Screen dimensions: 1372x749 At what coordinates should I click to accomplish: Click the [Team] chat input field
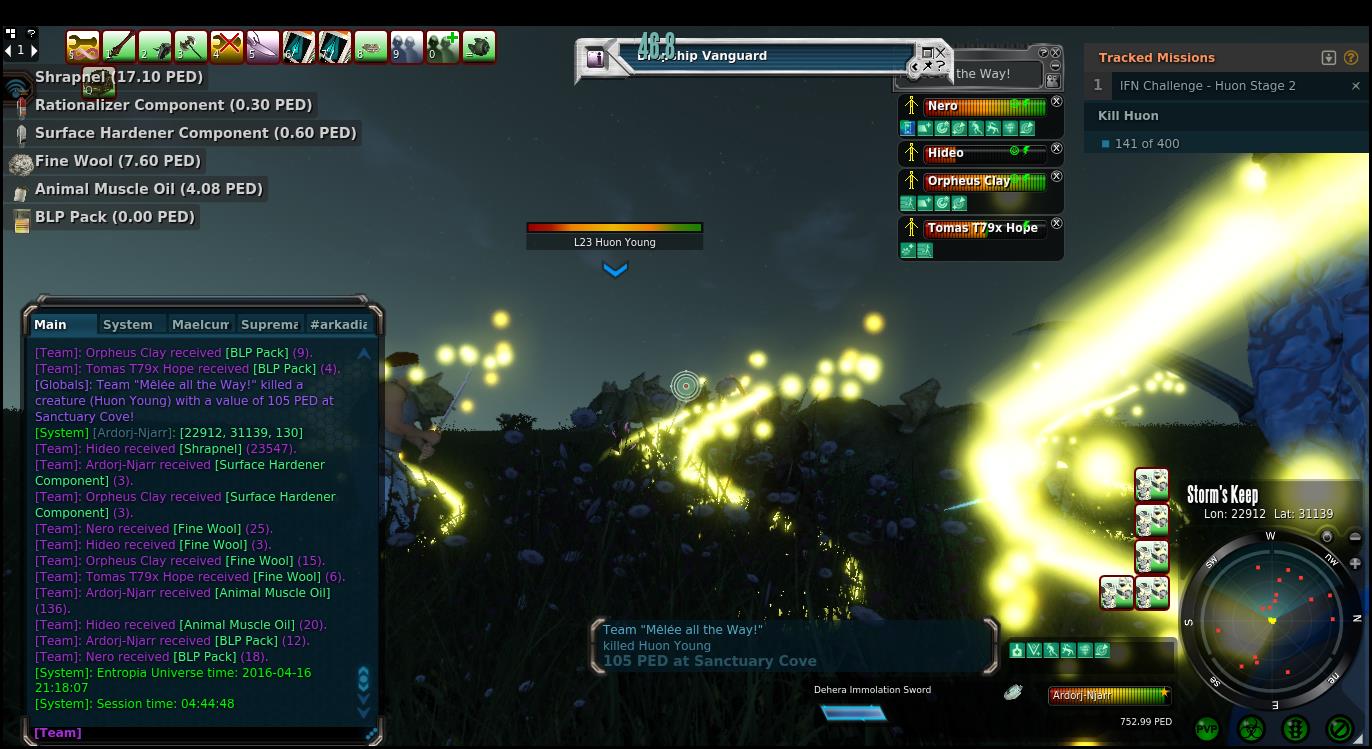tap(200, 733)
